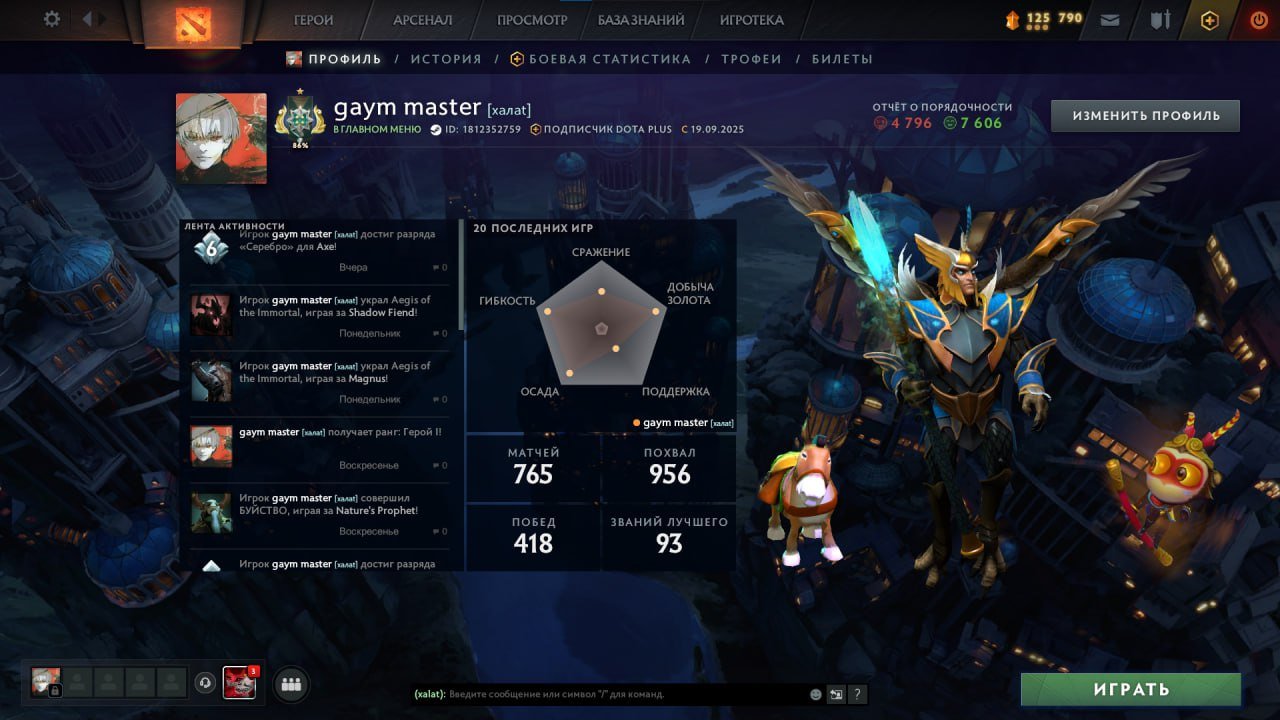View the Билеты tab

point(842,59)
